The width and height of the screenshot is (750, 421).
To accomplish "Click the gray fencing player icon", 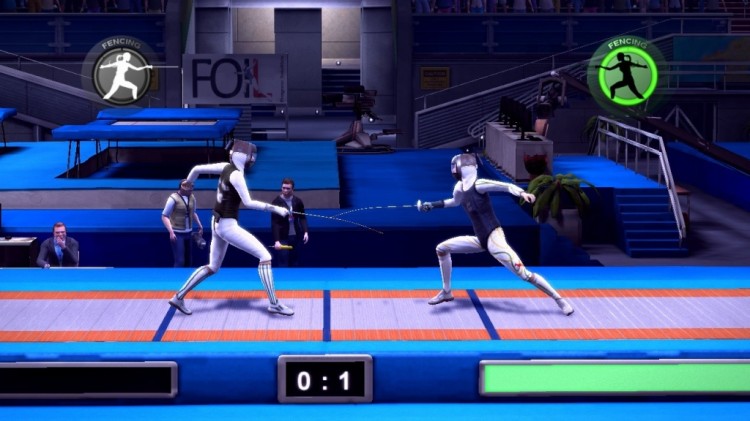I will (x=122, y=73).
